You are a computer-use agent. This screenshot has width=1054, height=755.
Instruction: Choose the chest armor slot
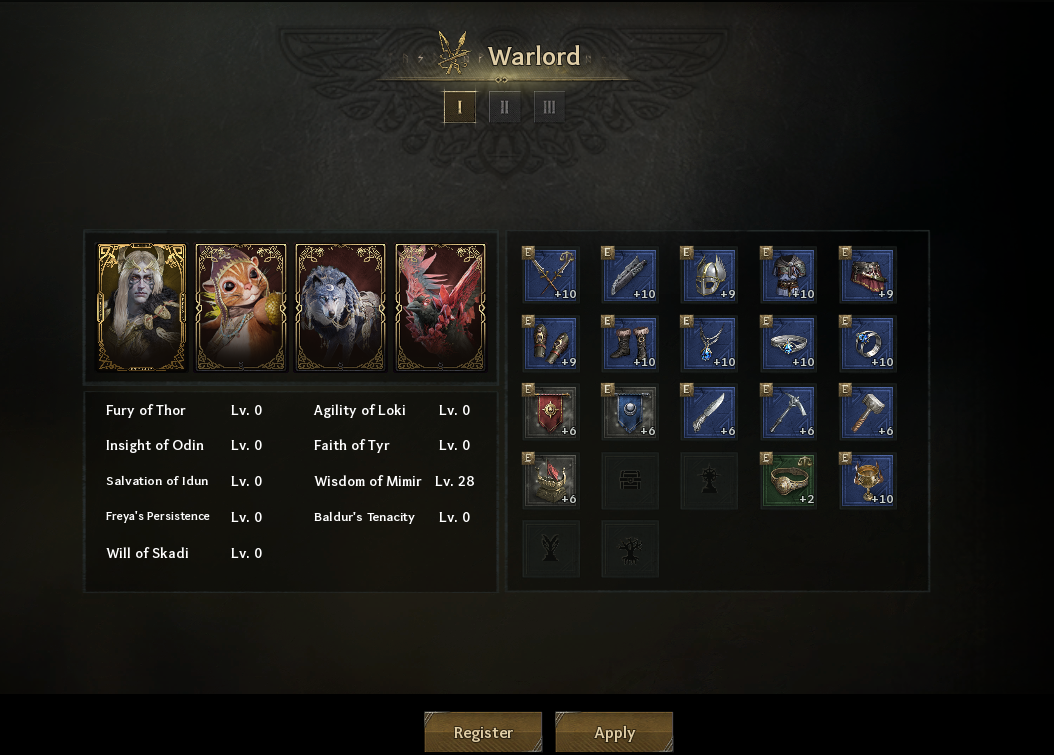[788, 275]
